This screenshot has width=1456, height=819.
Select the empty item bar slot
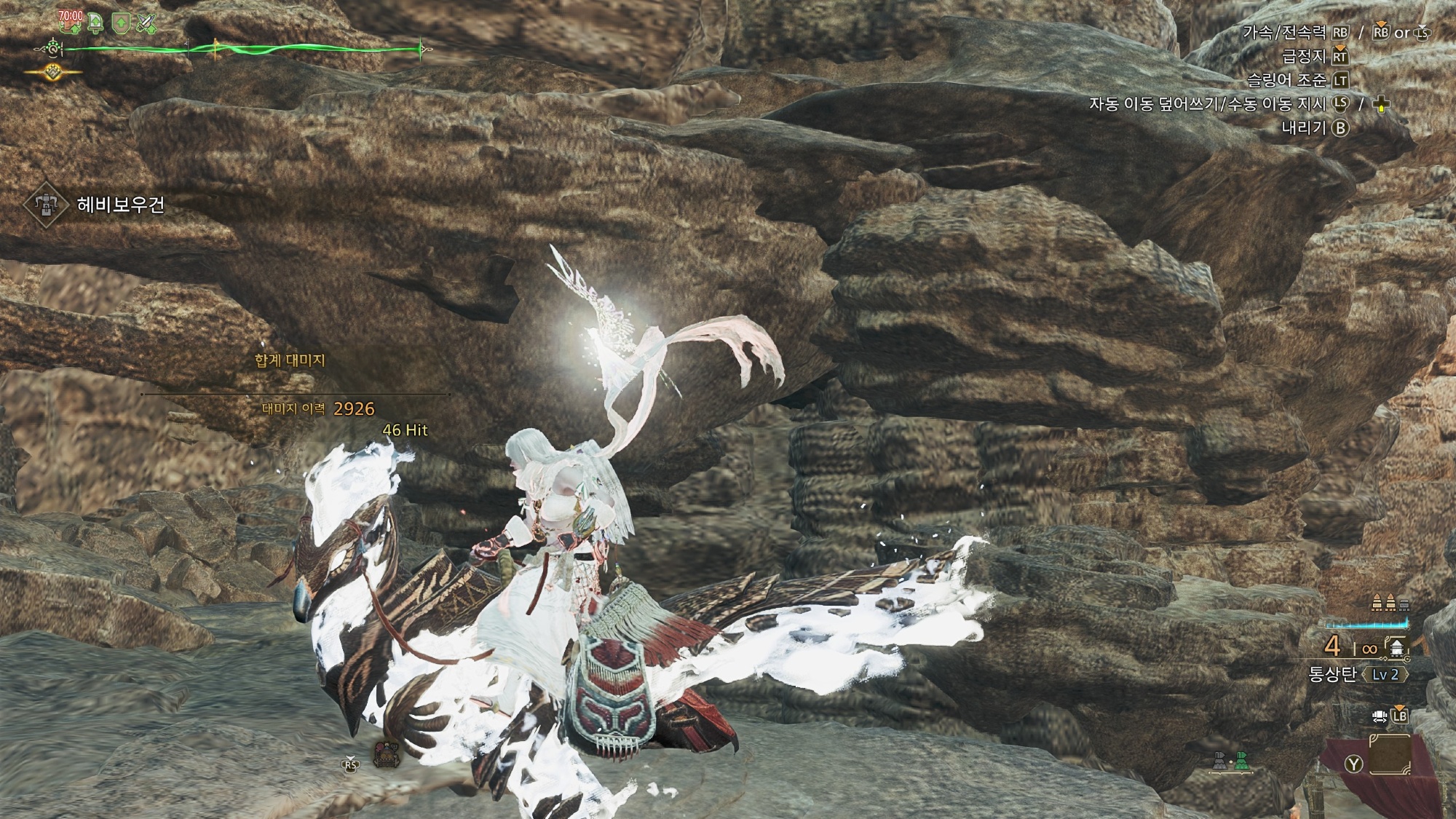point(1389,755)
